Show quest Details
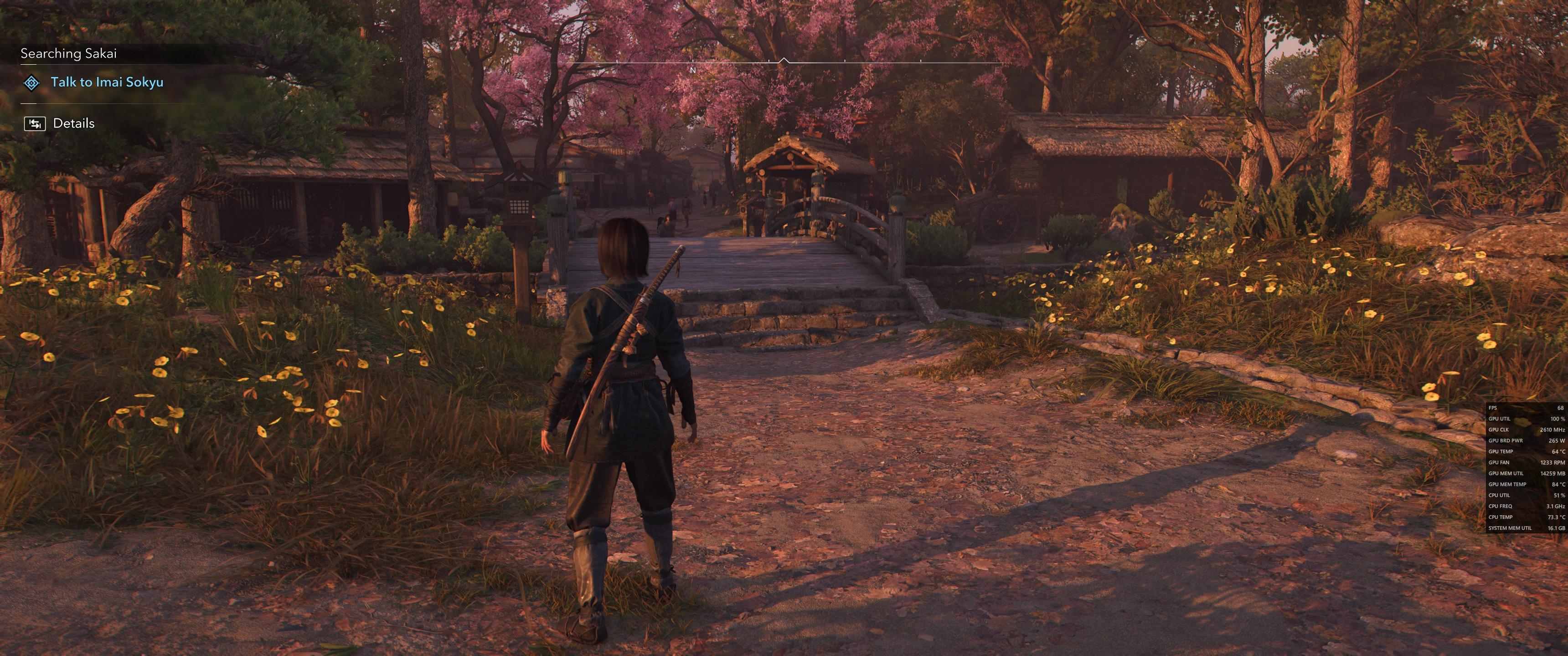This screenshot has width=1568, height=656. (x=74, y=123)
